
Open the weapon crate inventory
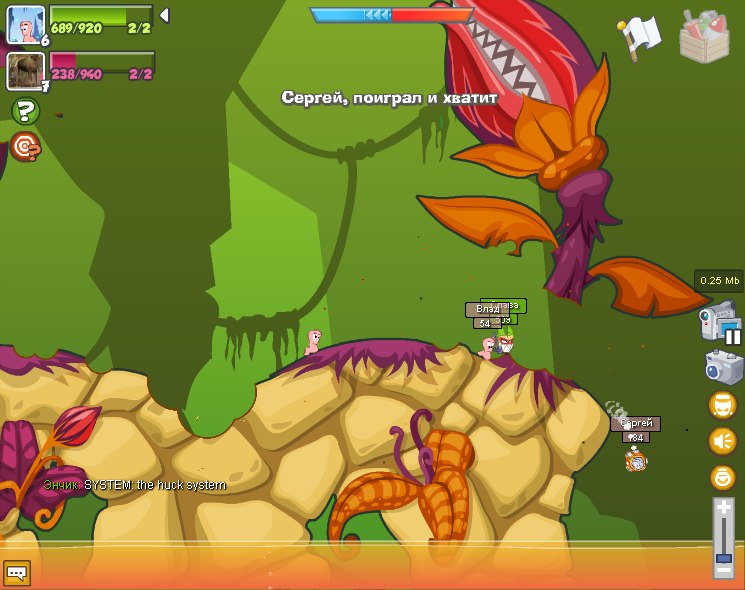tap(704, 37)
